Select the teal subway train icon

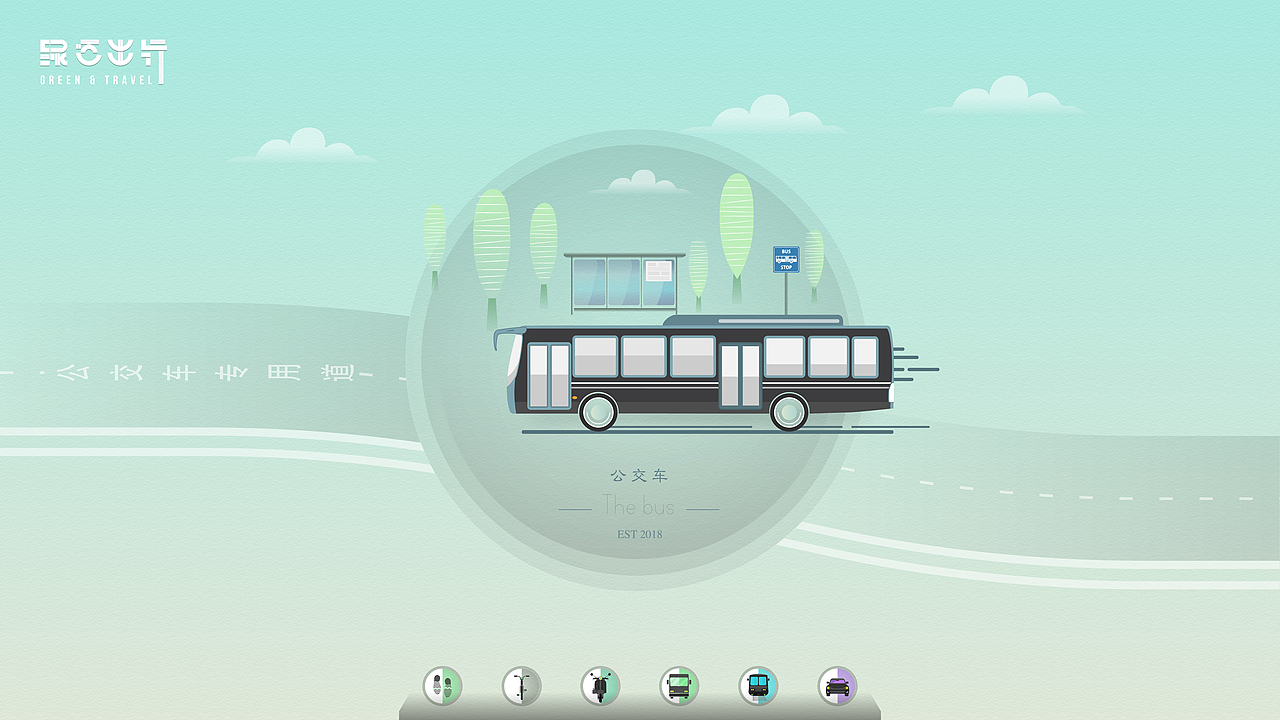tap(758, 686)
